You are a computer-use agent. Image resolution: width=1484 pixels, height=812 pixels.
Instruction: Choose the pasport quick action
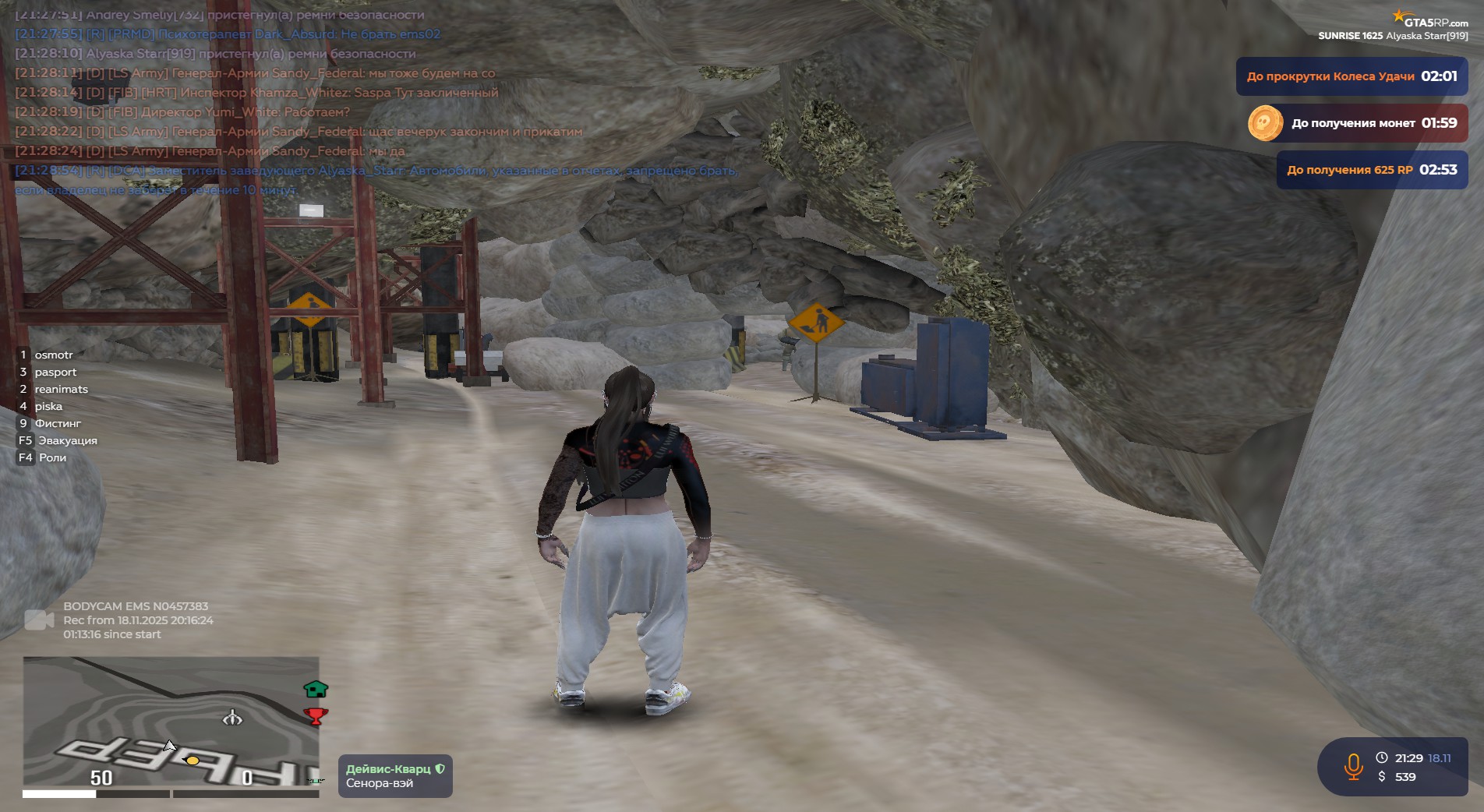(x=55, y=372)
